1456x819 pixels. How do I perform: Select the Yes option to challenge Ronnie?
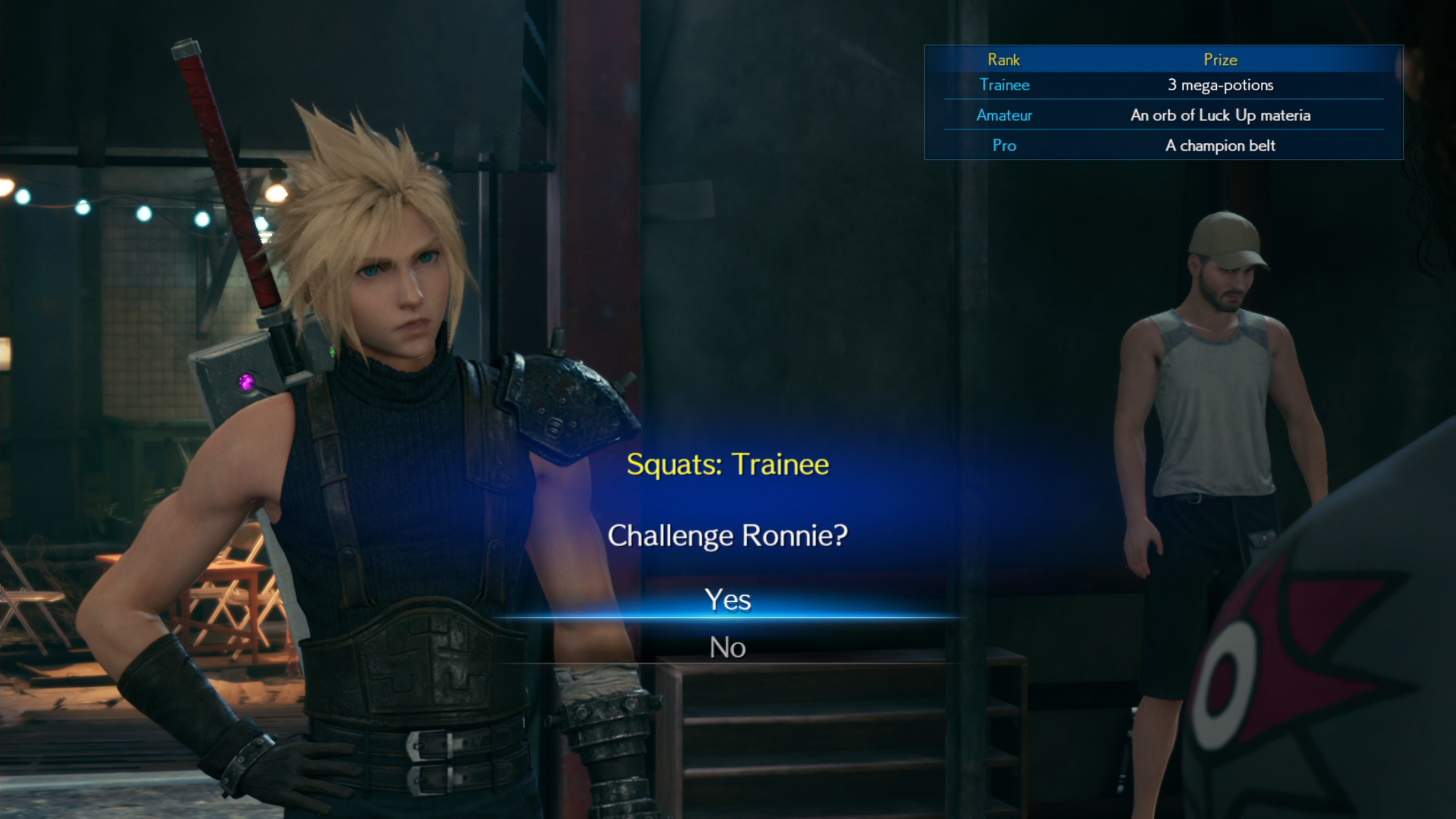click(728, 600)
